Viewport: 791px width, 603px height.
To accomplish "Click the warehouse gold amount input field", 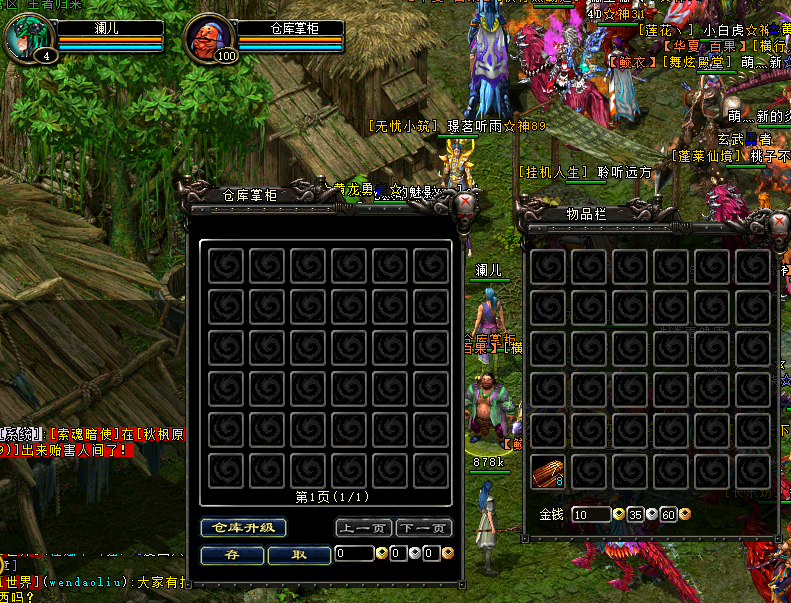I will click(353, 553).
